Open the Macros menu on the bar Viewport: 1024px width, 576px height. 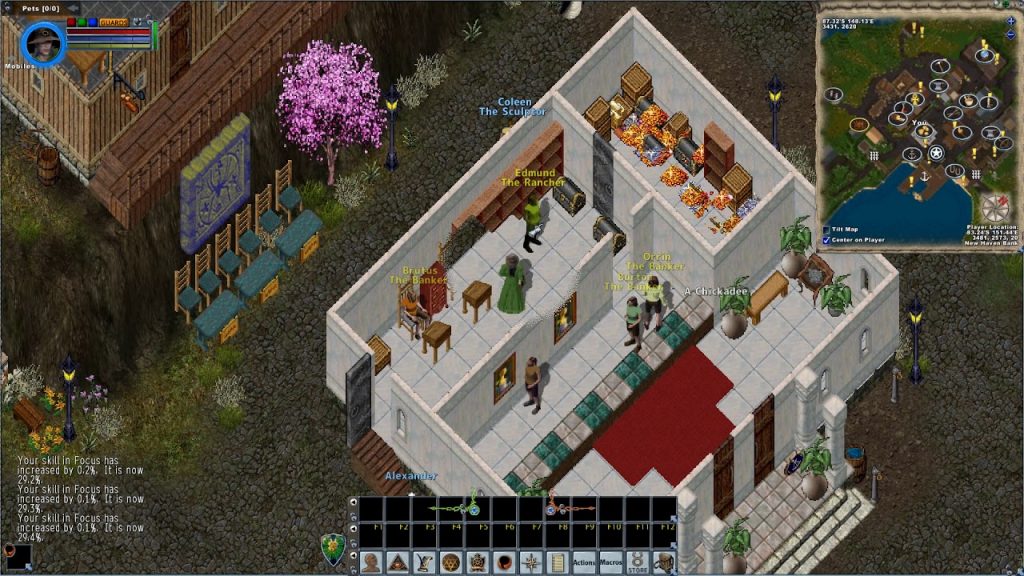(612, 563)
